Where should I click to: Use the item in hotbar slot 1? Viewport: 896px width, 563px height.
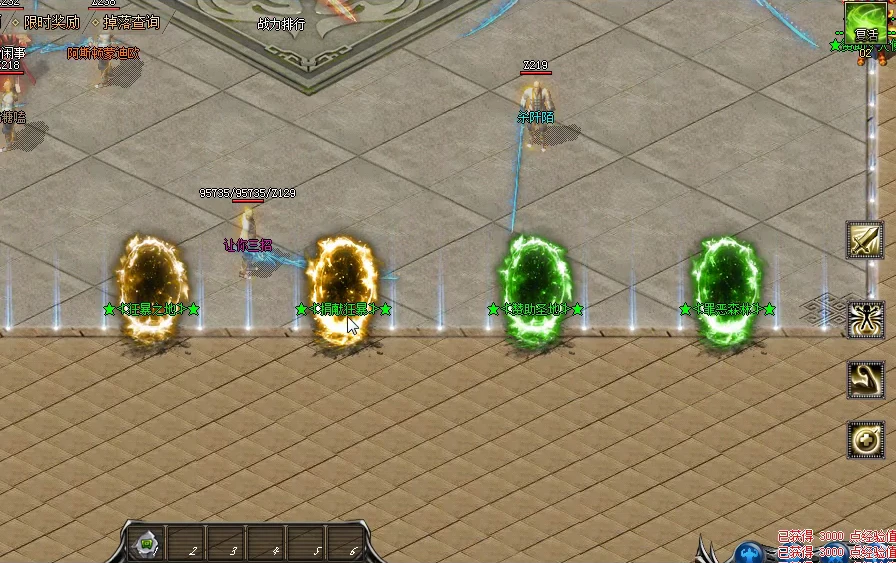pos(146,546)
